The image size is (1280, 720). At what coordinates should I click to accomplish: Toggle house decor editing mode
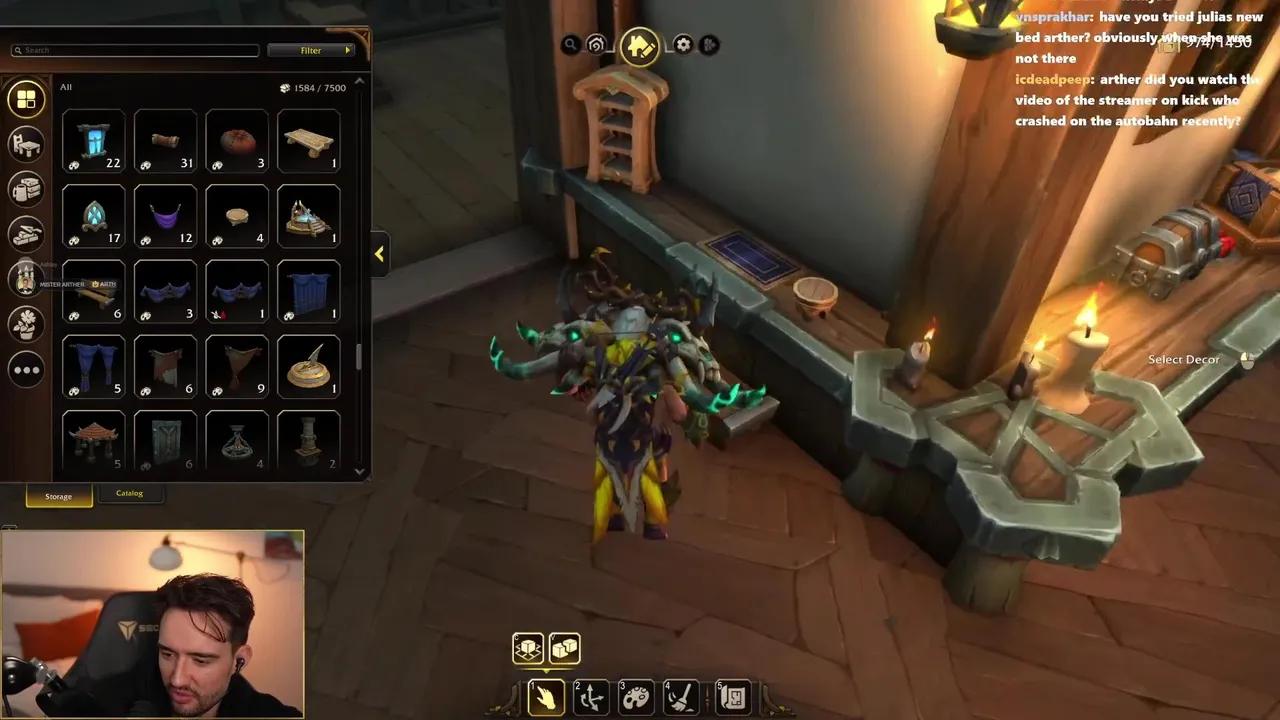pyautogui.click(x=640, y=45)
